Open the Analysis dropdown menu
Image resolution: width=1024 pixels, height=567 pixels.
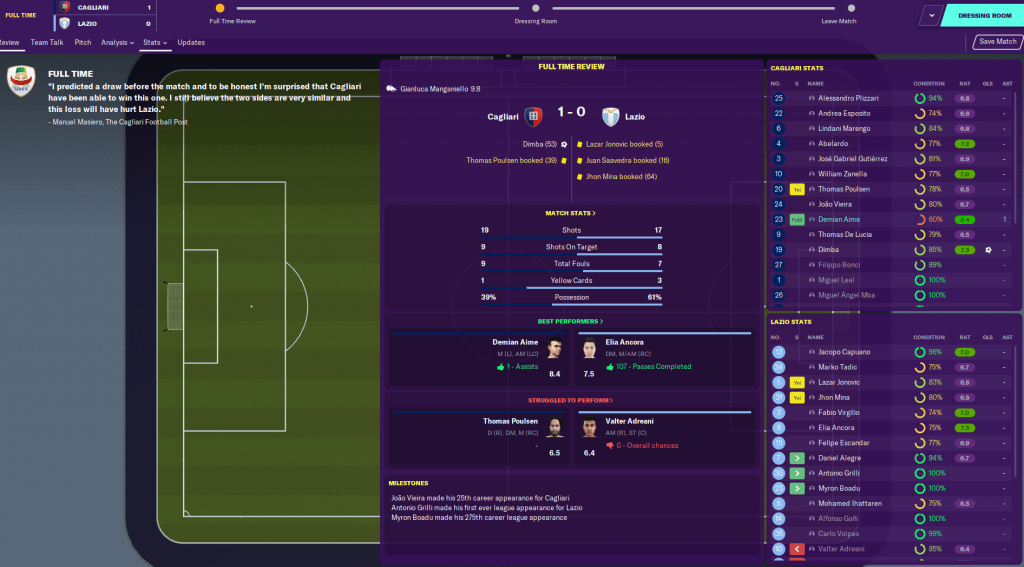point(117,43)
